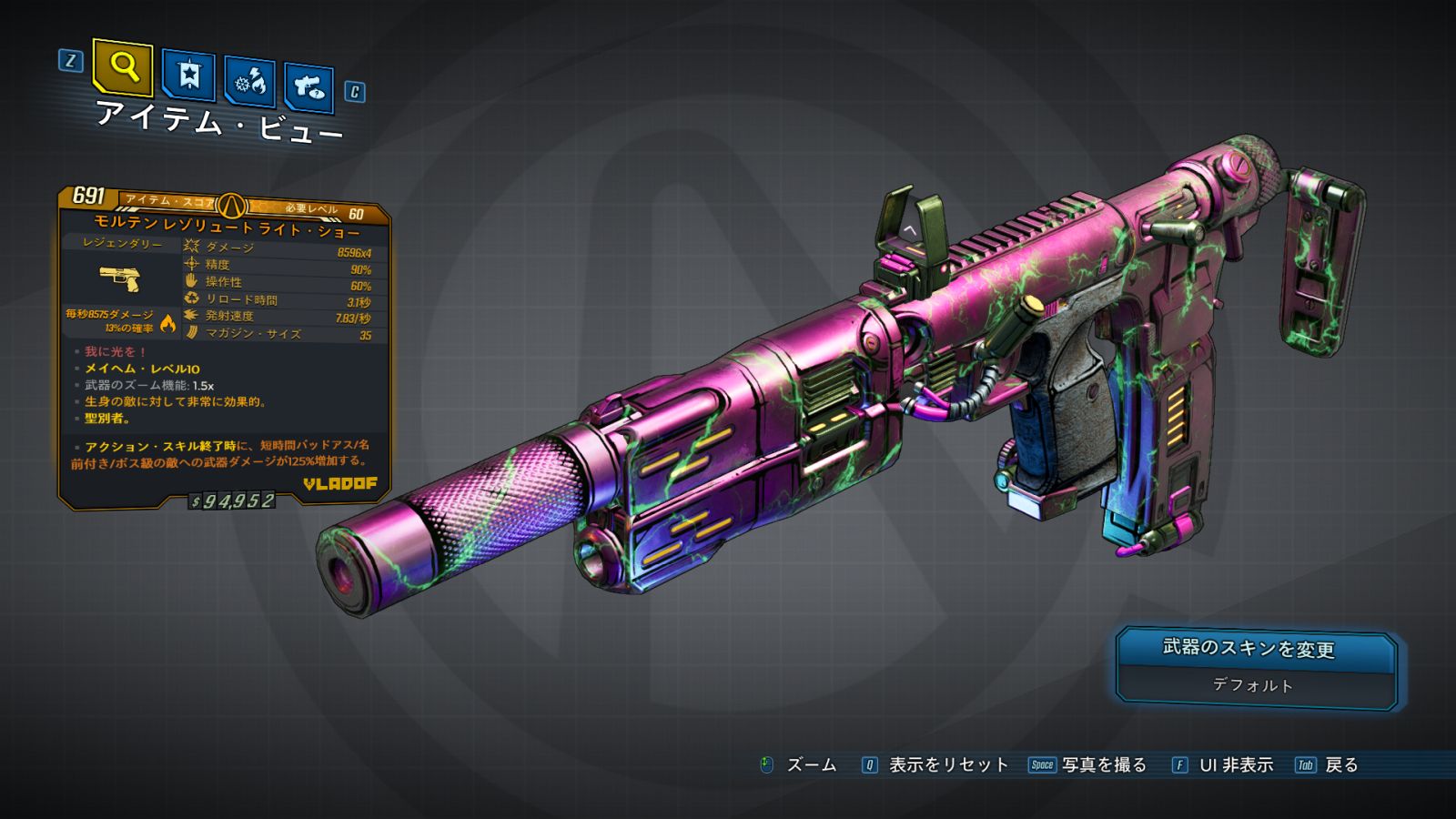Image resolution: width=1456 pixels, height=819 pixels.
Task: Switch to the gun with question mark tab
Action: (309, 87)
